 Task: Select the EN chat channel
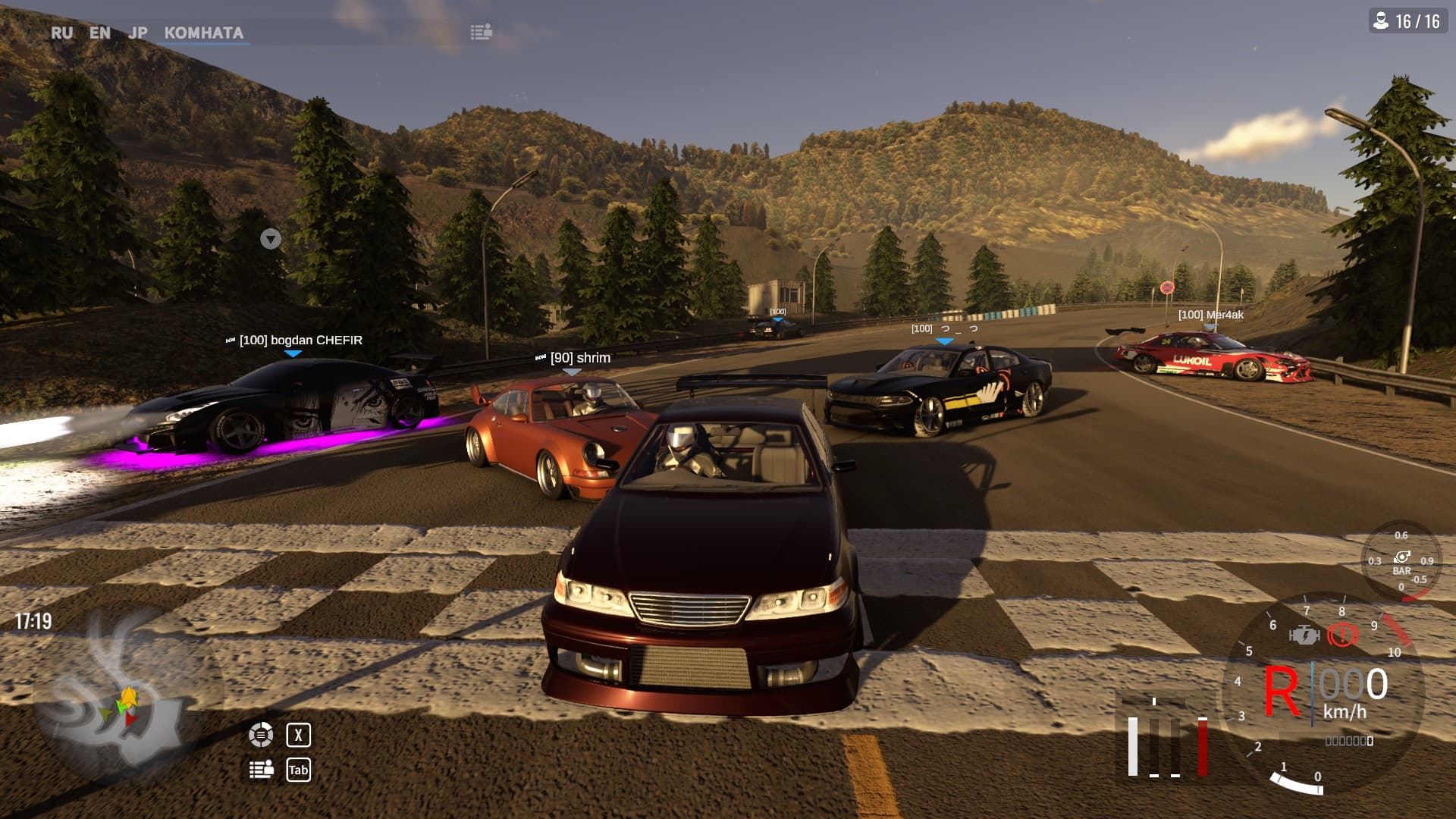[x=99, y=33]
